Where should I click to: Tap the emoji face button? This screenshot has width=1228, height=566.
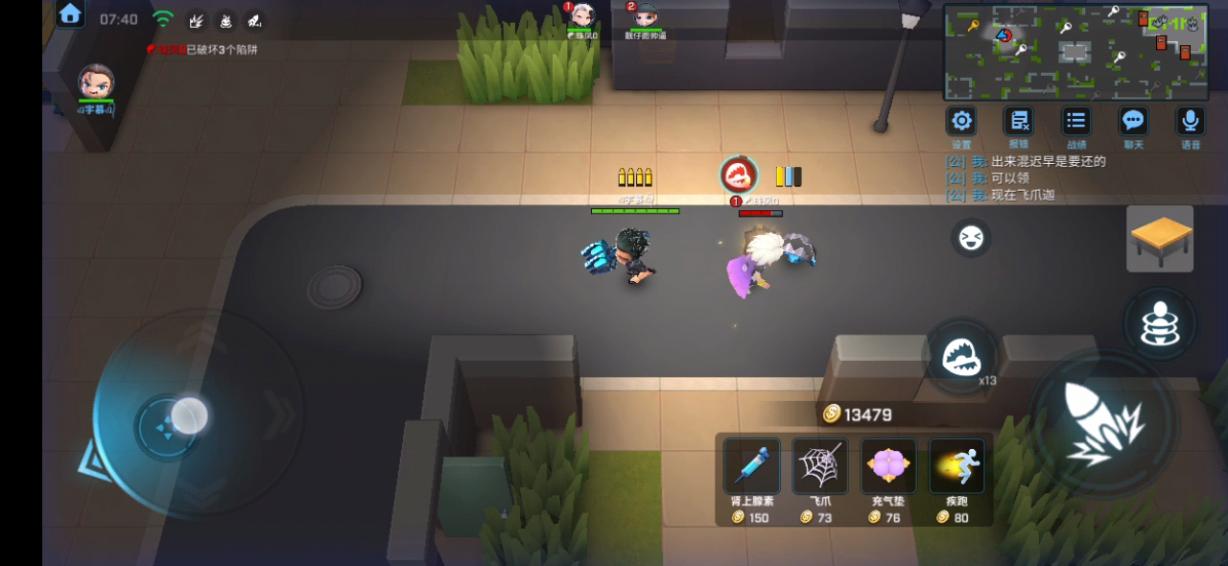point(970,238)
